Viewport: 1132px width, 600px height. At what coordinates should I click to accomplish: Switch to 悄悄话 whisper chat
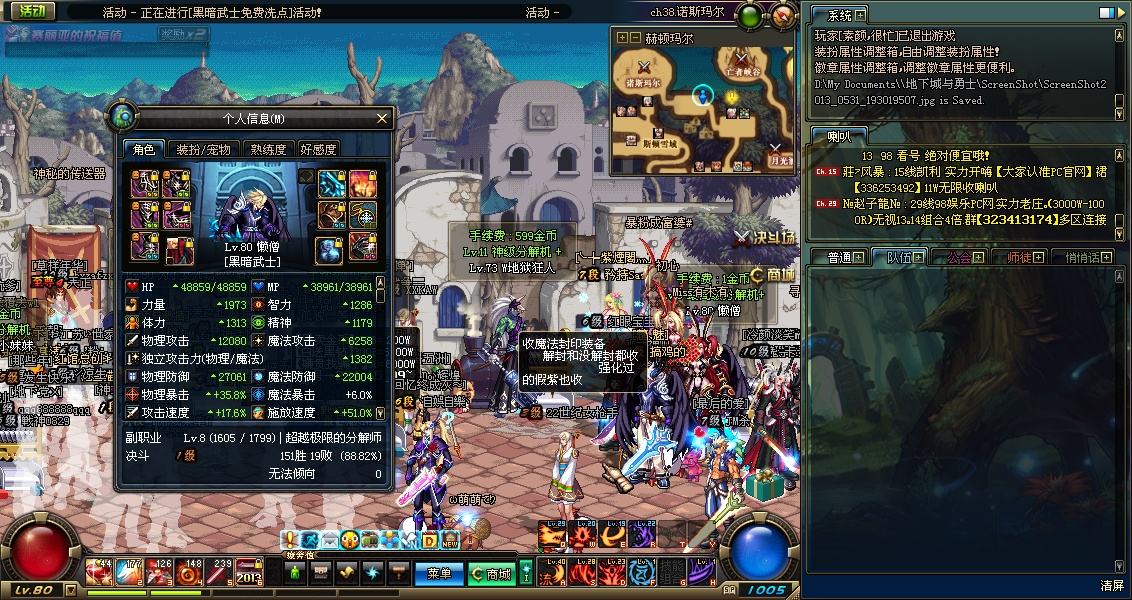click(1082, 257)
